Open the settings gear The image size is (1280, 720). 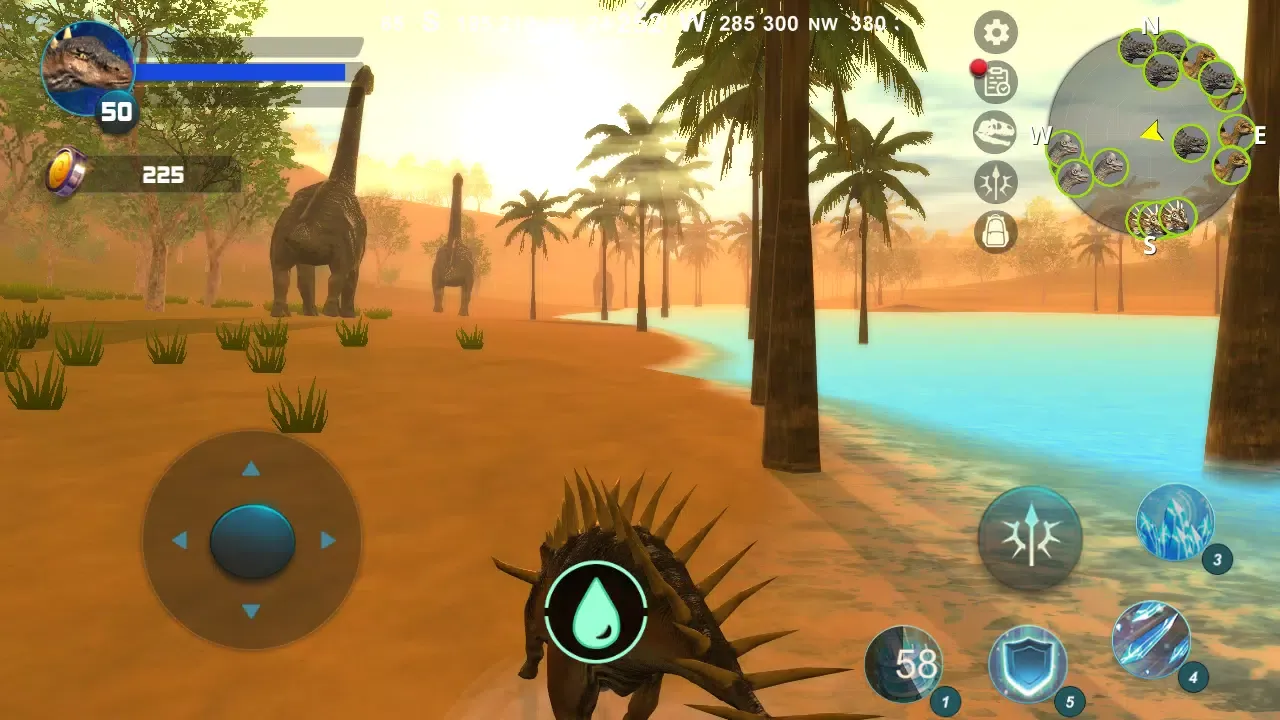click(994, 33)
